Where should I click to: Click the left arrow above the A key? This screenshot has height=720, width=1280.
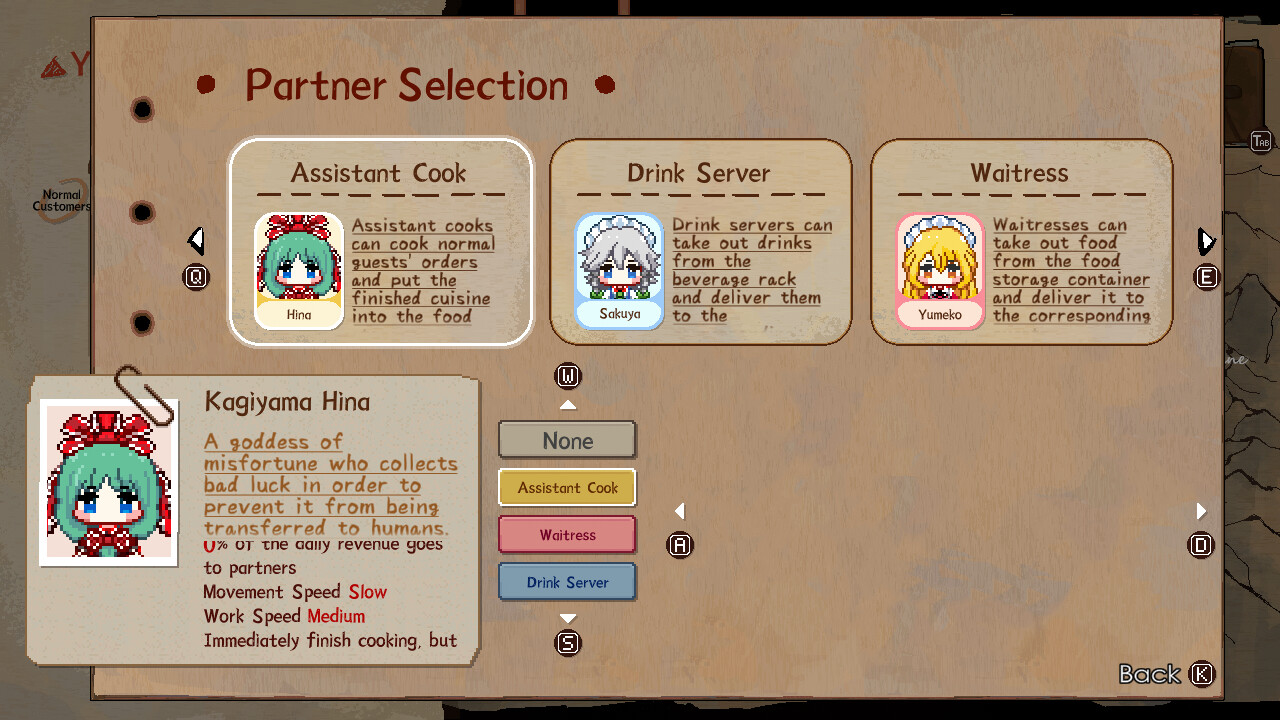(680, 510)
